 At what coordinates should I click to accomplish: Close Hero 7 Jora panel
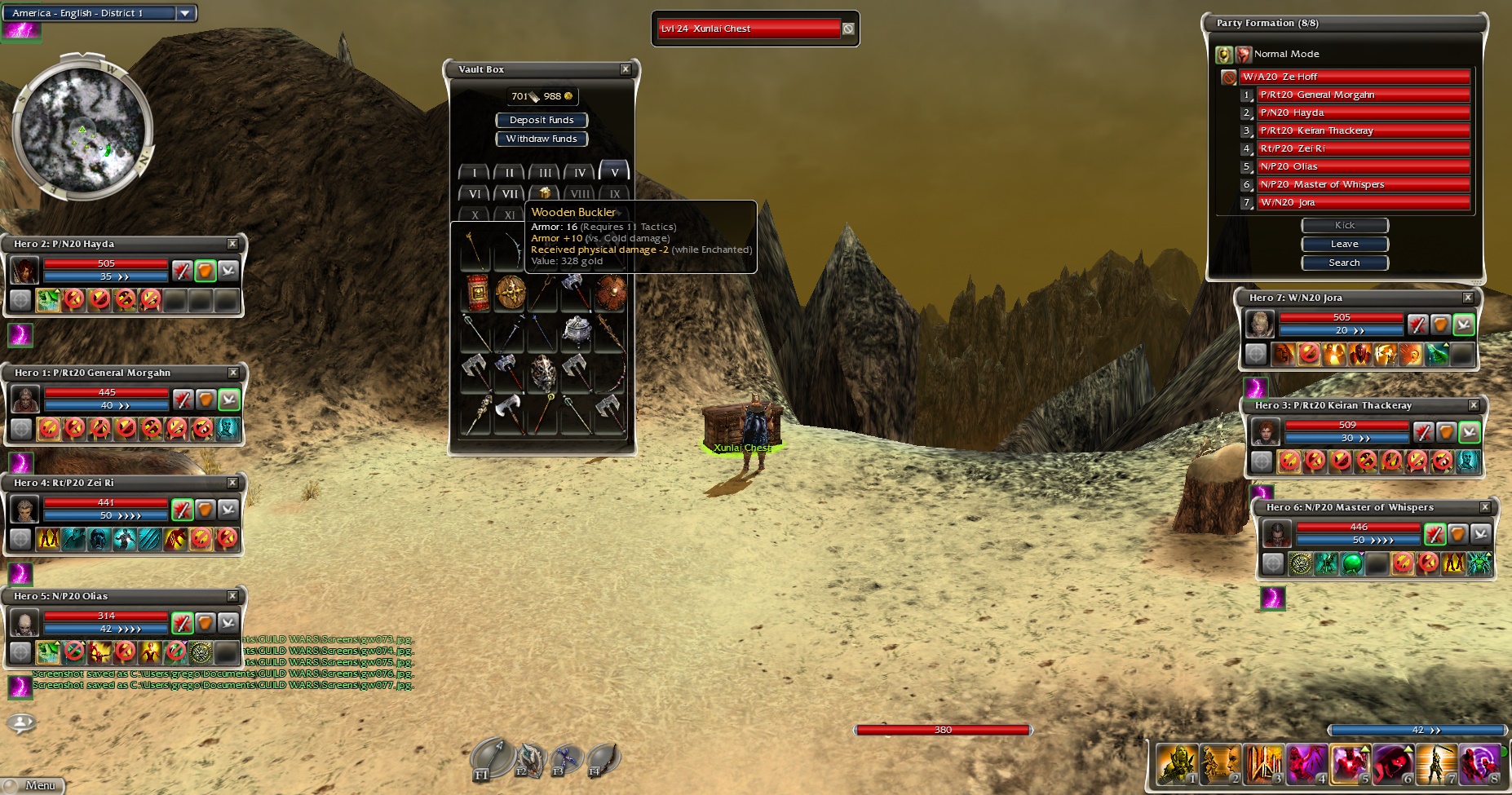[1468, 298]
